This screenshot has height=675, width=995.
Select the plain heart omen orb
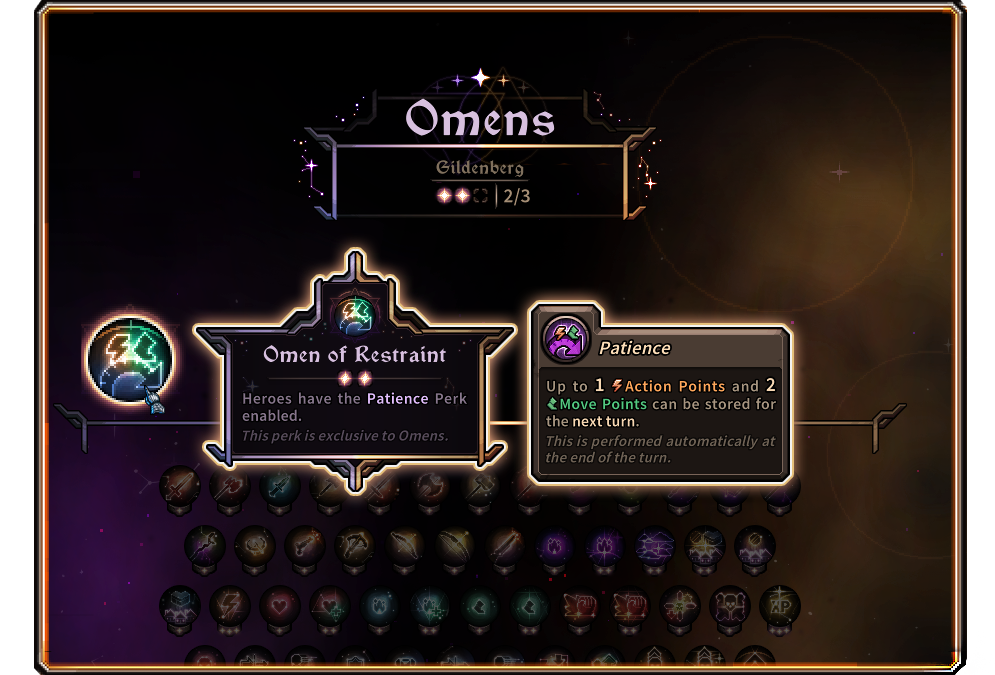point(279,605)
